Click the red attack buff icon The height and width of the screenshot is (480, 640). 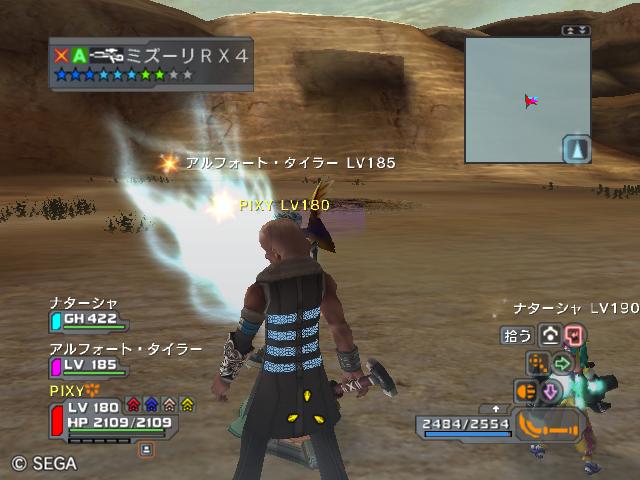[x=133, y=405]
